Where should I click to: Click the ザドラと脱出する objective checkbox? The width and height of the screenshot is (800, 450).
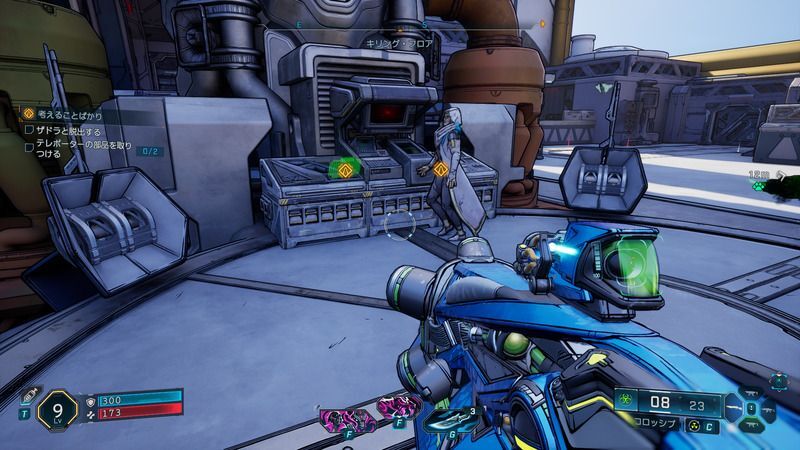point(30,131)
